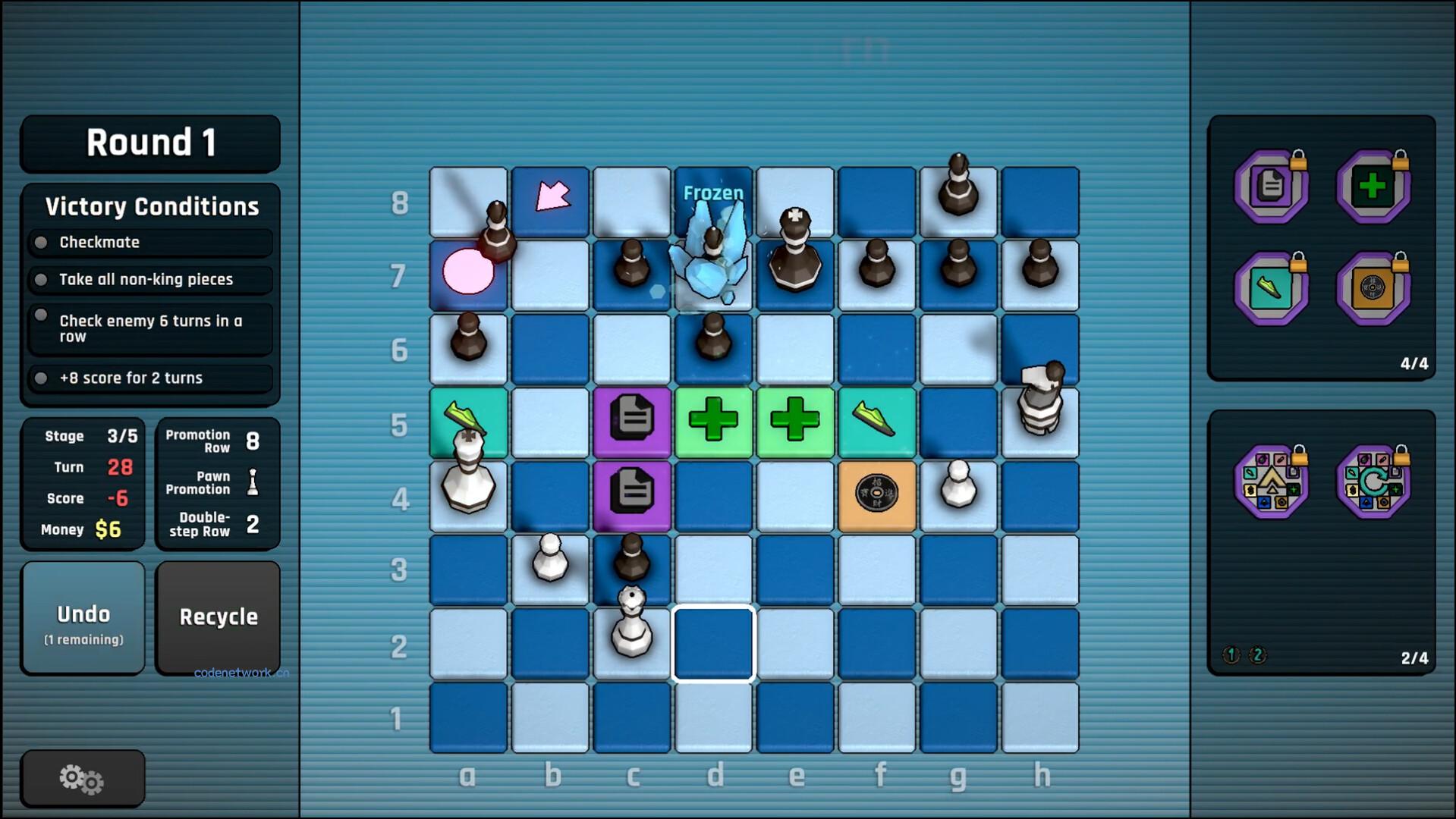The width and height of the screenshot is (1456, 819).
Task: Click the Pawn Promotion piece indicator
Action: tap(253, 483)
